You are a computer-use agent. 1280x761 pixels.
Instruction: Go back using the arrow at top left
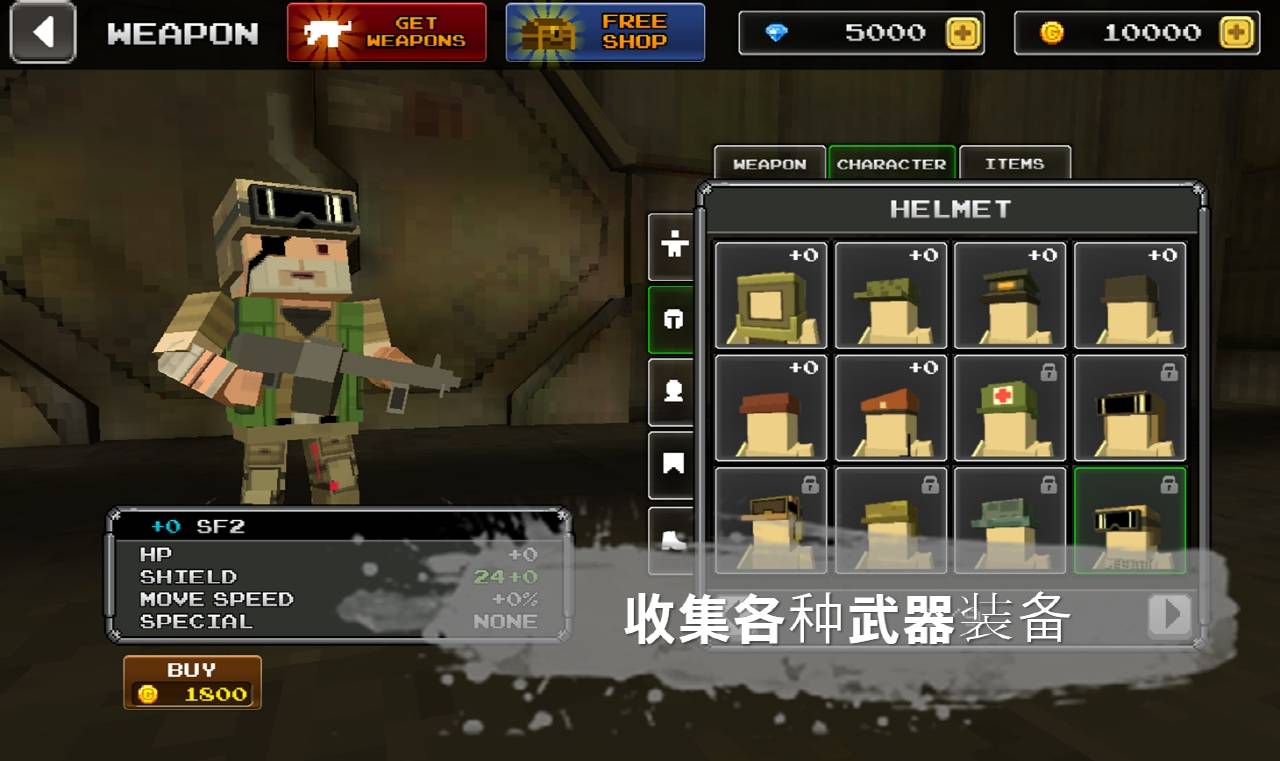click(x=42, y=33)
